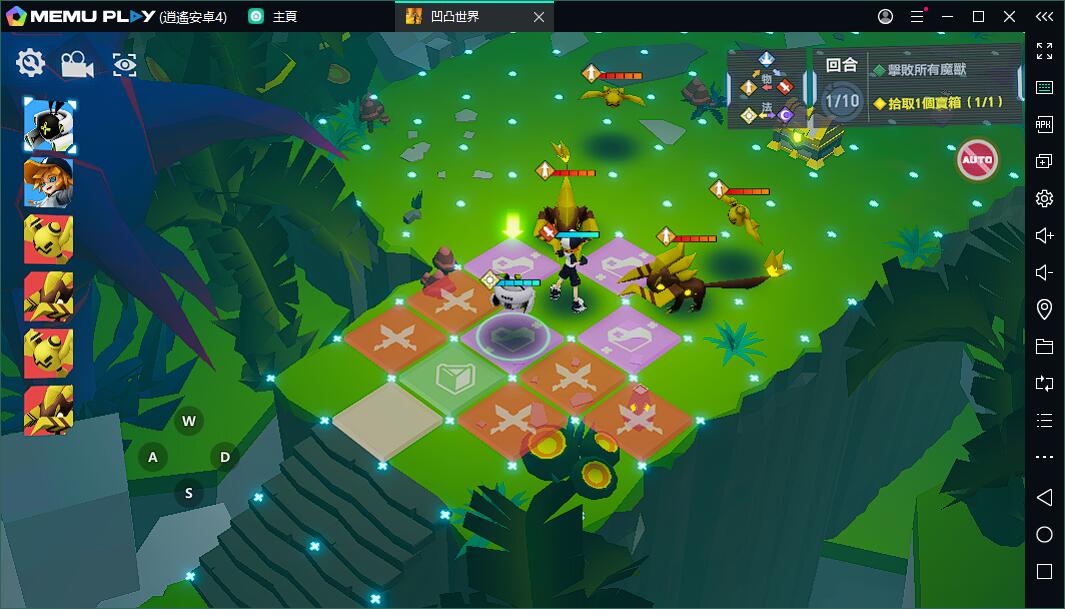This screenshot has width=1065, height=609.
Task: Toggle the red AUTO battle button
Action: [x=977, y=160]
